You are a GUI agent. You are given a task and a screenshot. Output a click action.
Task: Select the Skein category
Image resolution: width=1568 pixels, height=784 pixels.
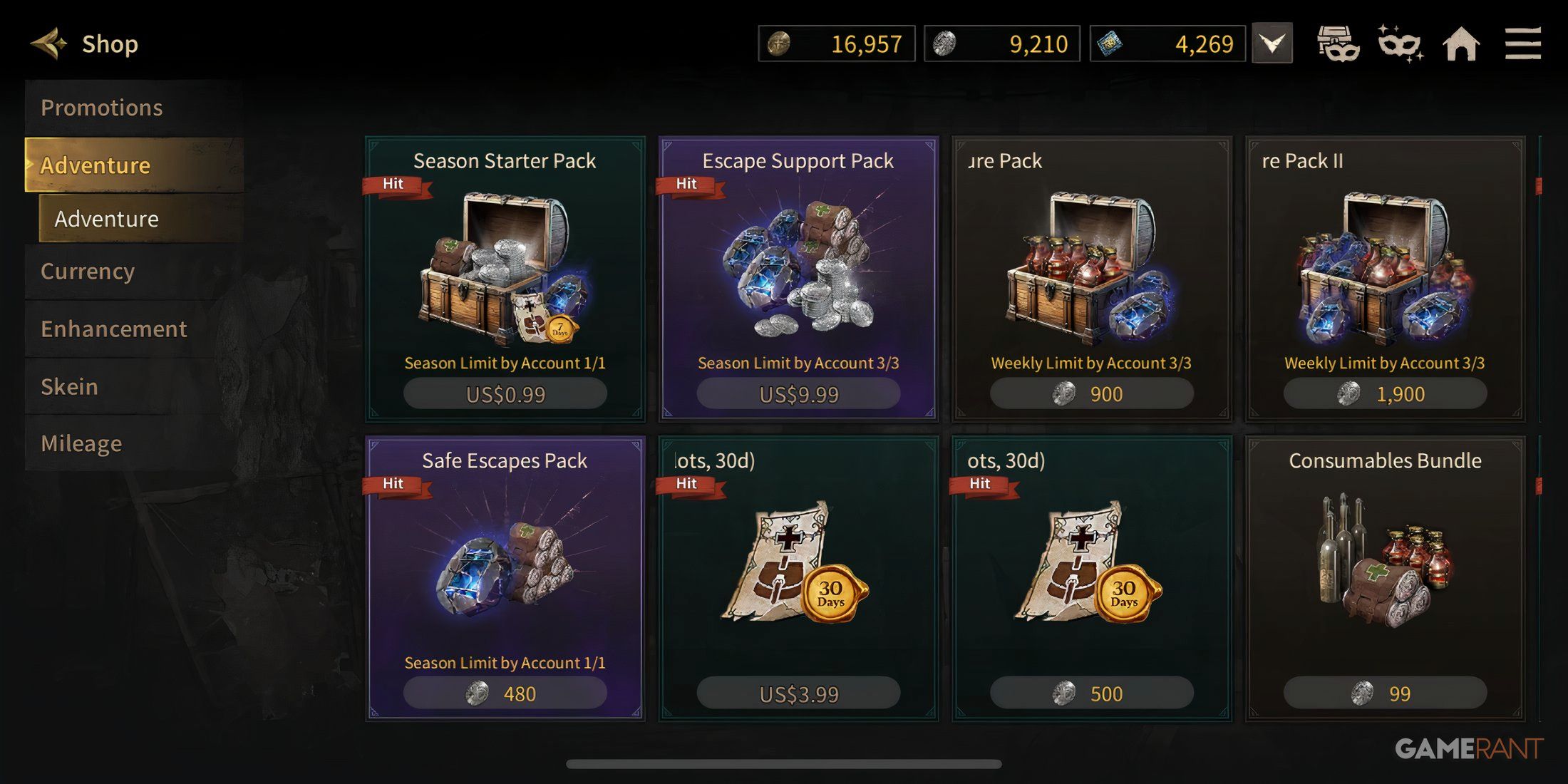tap(69, 386)
